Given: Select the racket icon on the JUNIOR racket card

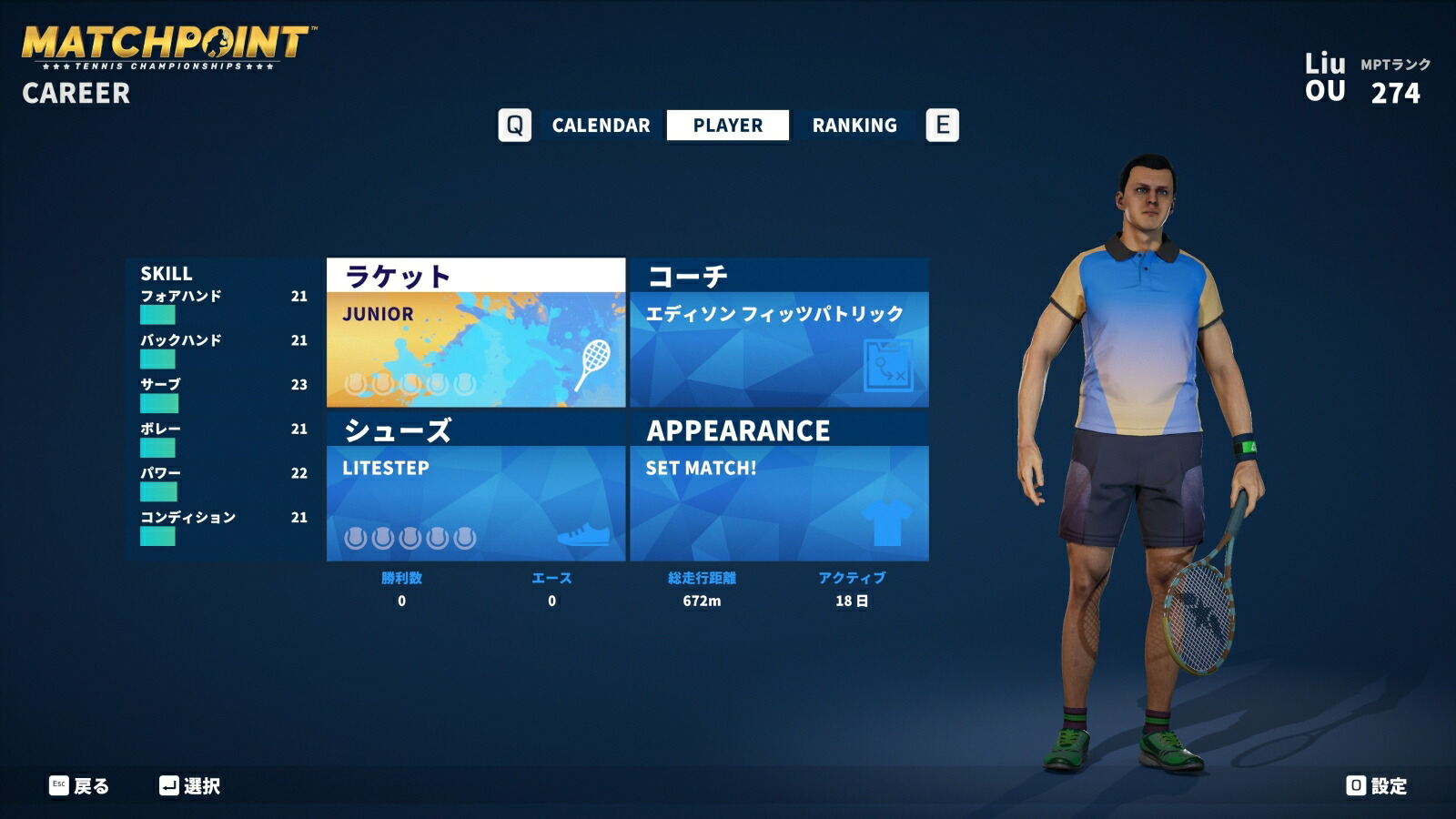Looking at the screenshot, I should (597, 365).
